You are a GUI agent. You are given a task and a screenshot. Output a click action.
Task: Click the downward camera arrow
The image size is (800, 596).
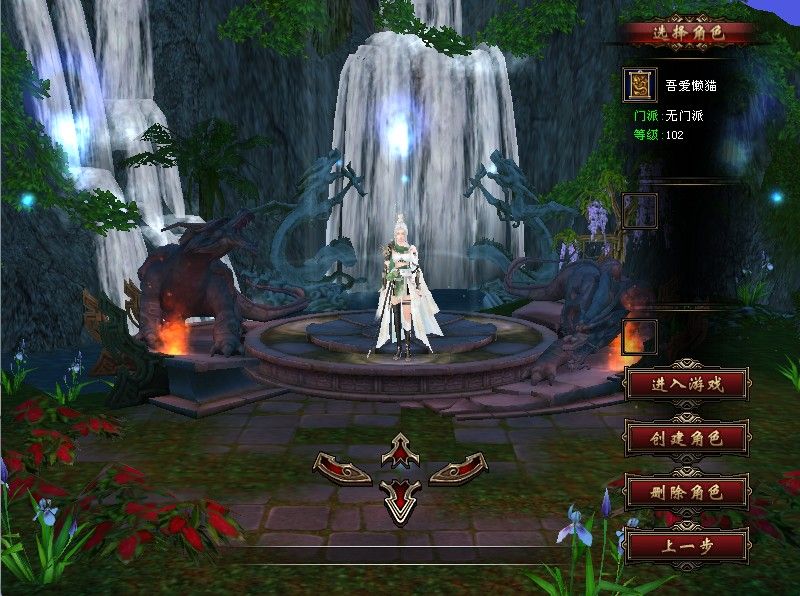(400, 498)
